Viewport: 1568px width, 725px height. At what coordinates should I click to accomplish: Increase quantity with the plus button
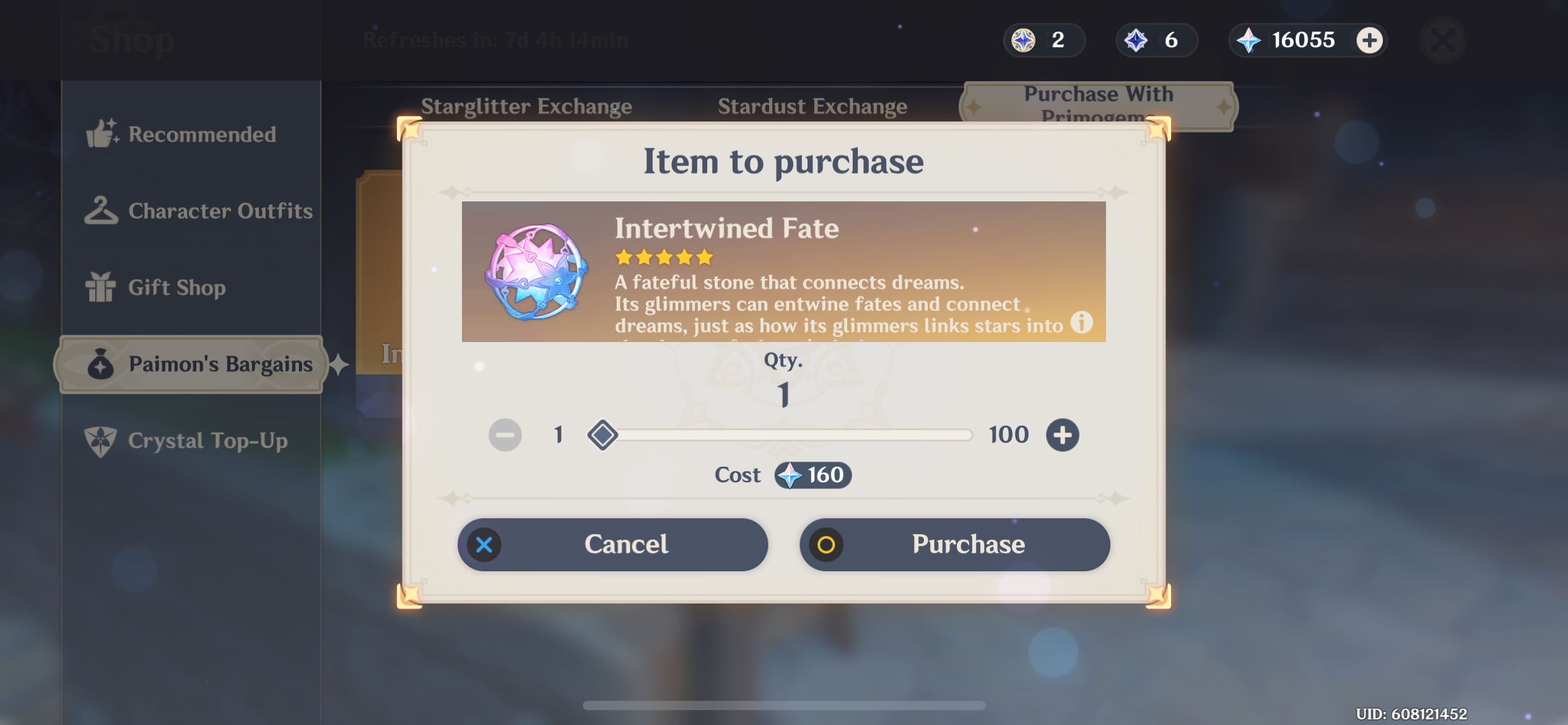coord(1061,435)
